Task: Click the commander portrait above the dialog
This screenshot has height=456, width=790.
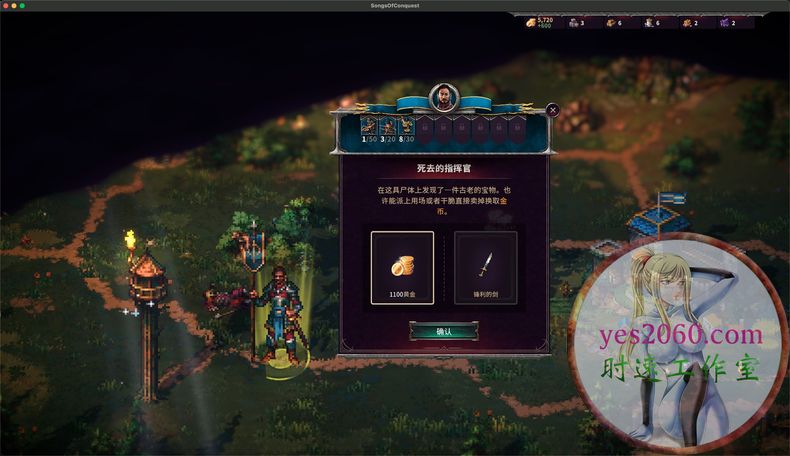Action: [444, 97]
